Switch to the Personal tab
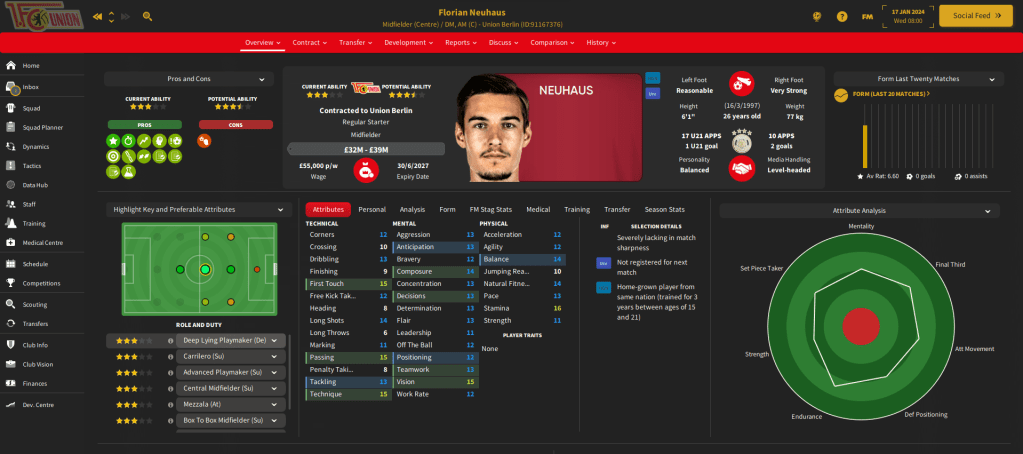 (x=372, y=210)
